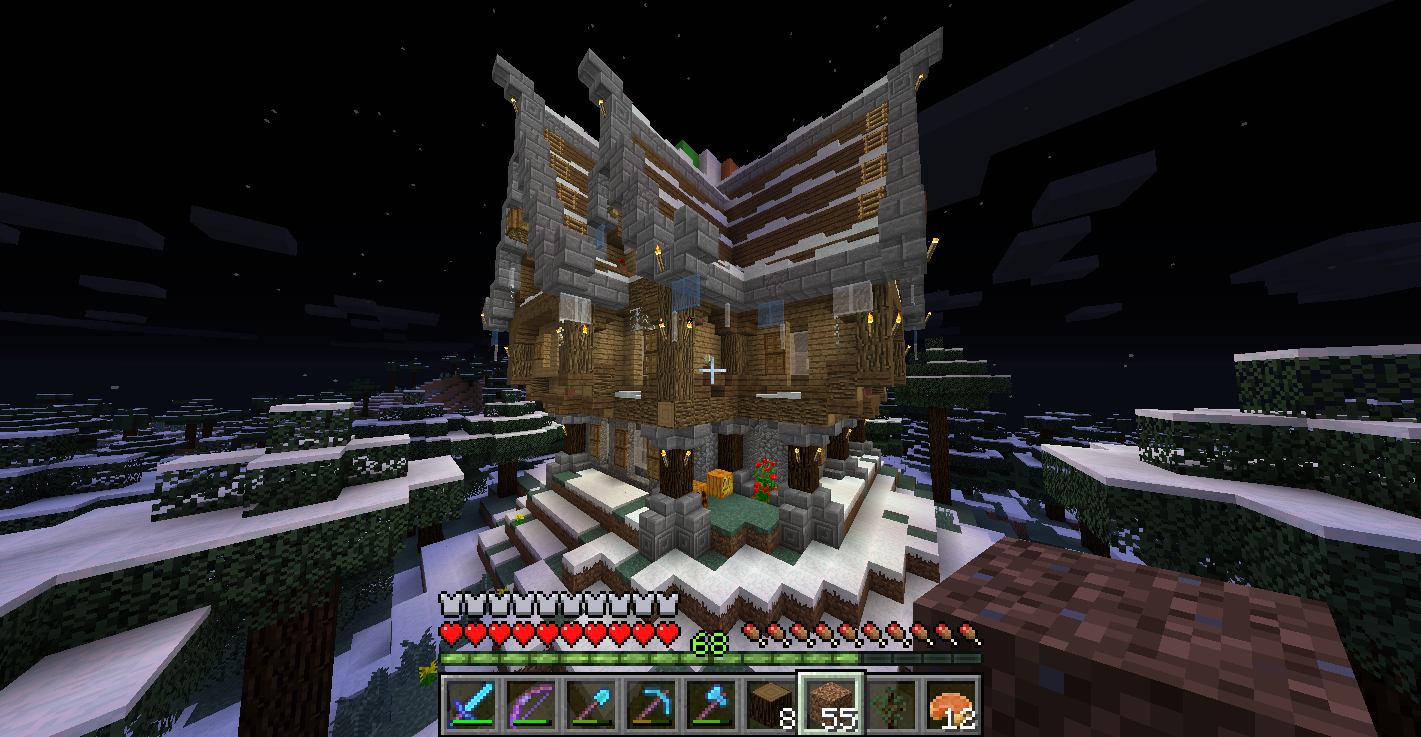Choose the enchanted bow slot
This screenshot has height=737, width=1421.
[x=530, y=703]
